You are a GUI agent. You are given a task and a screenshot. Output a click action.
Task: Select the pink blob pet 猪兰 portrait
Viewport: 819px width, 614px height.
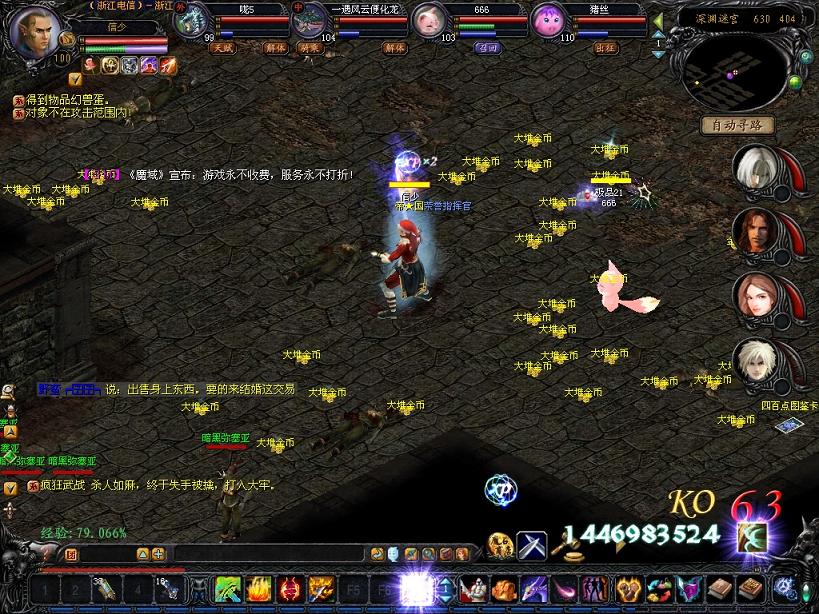(547, 20)
